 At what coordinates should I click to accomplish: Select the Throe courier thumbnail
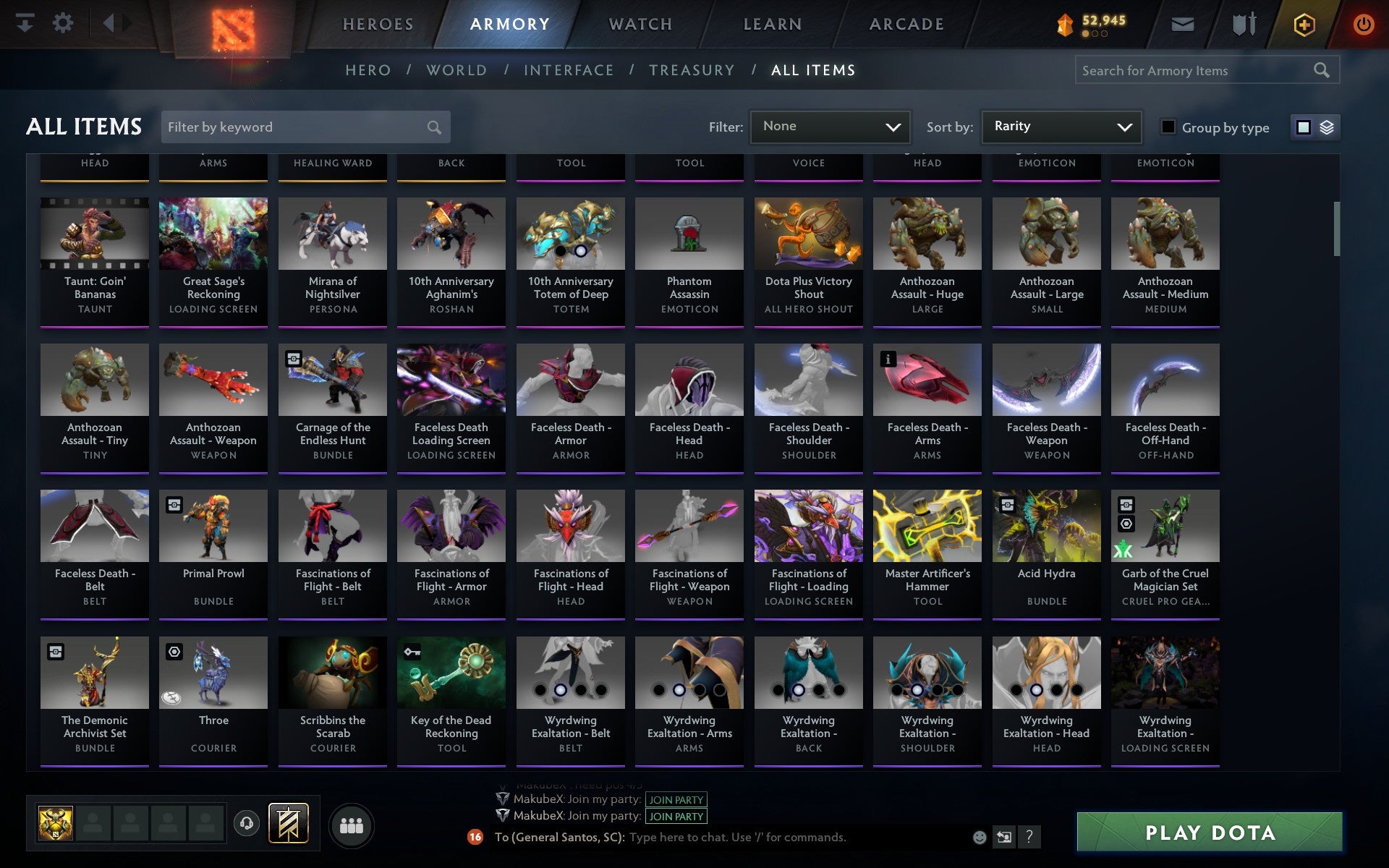213,672
